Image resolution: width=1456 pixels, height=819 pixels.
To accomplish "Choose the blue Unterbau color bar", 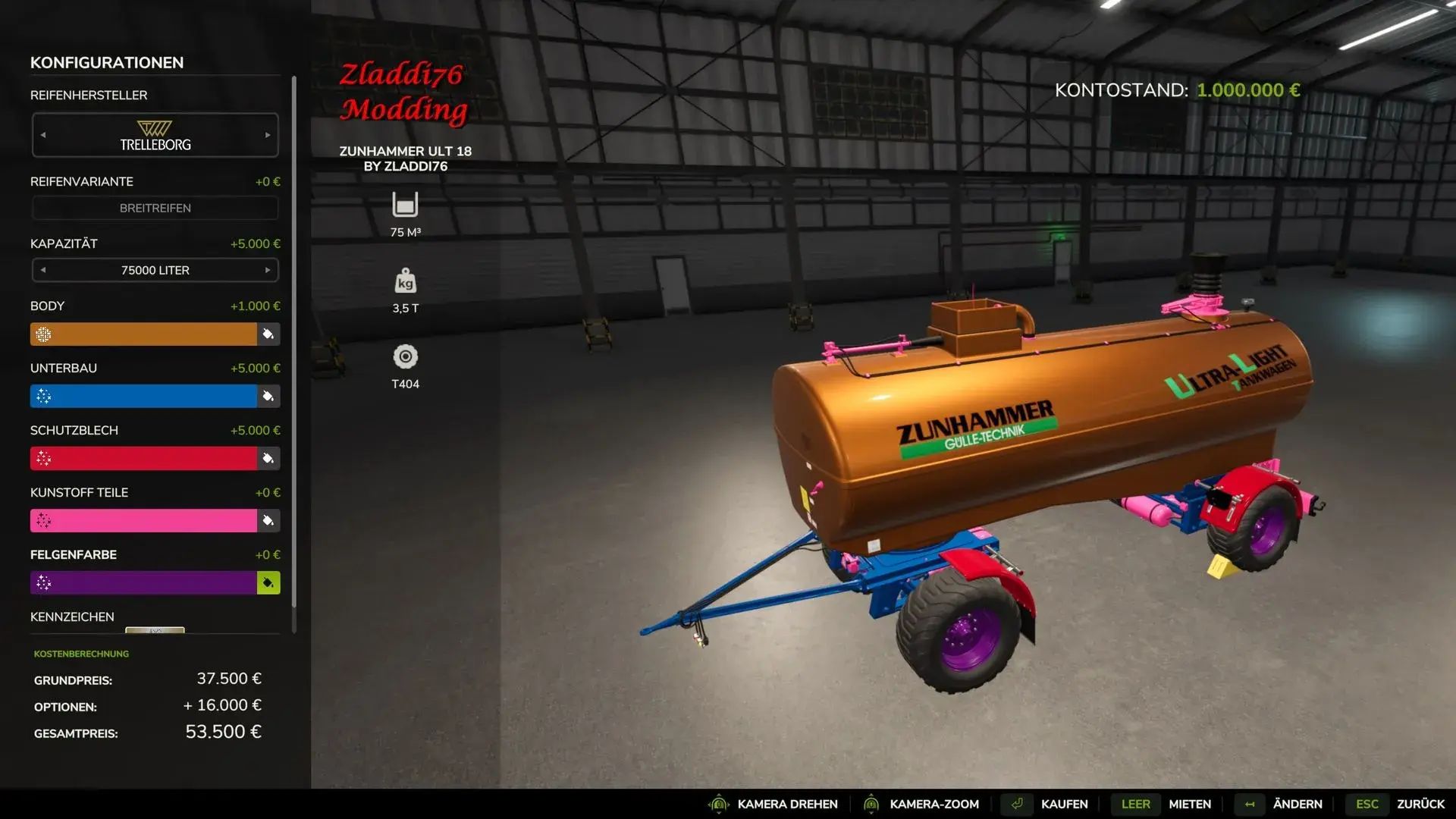I will (x=144, y=397).
